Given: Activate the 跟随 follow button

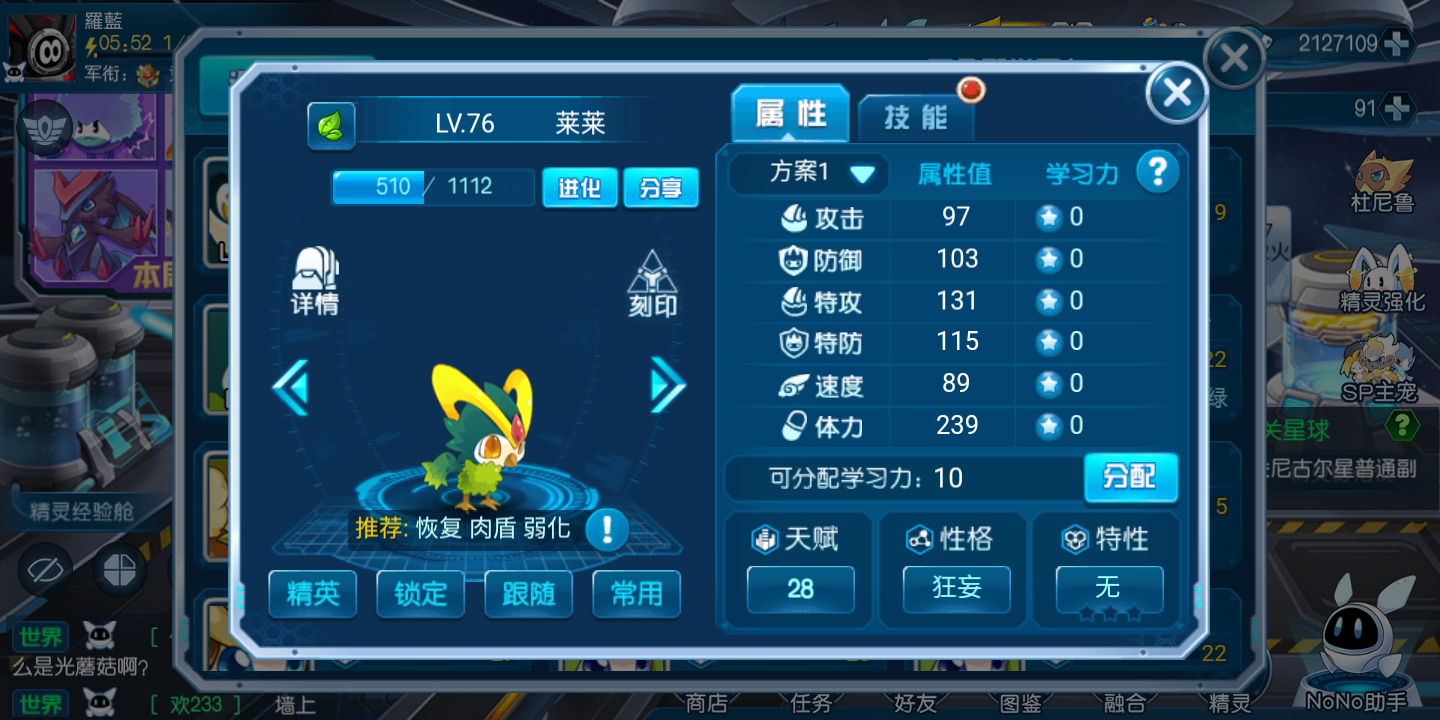Looking at the screenshot, I should pos(528,594).
